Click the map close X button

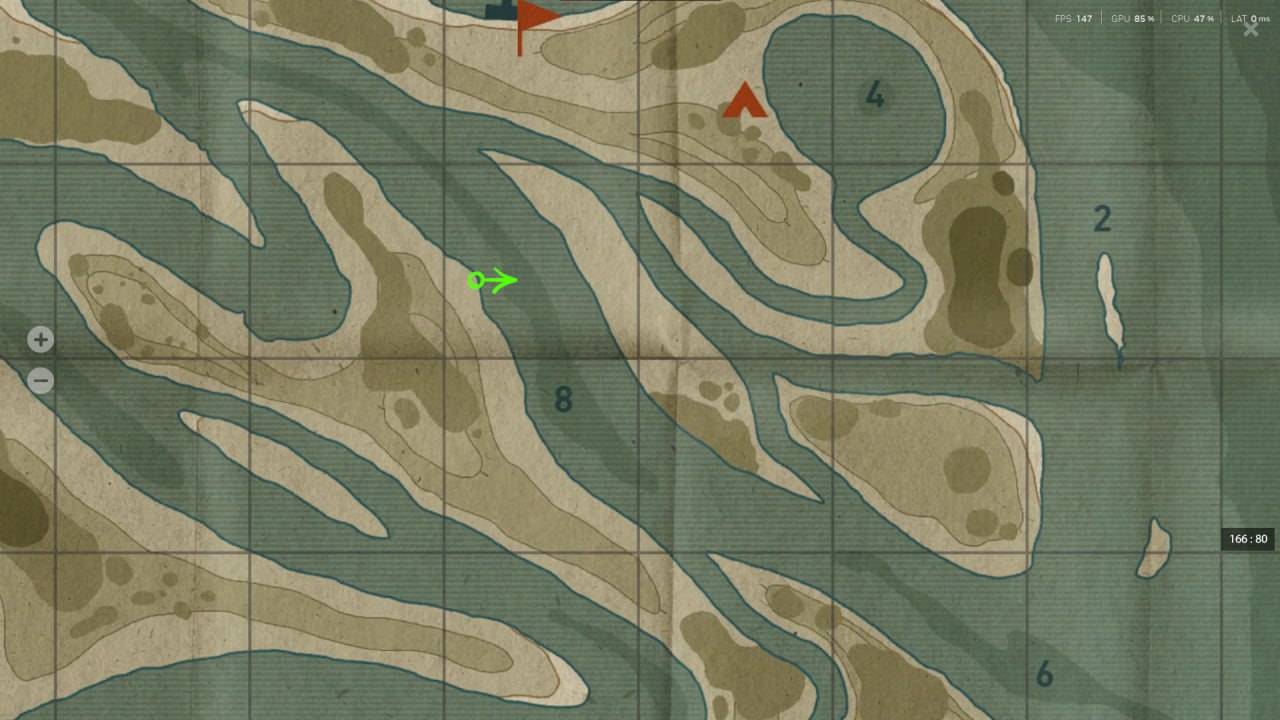(1250, 29)
